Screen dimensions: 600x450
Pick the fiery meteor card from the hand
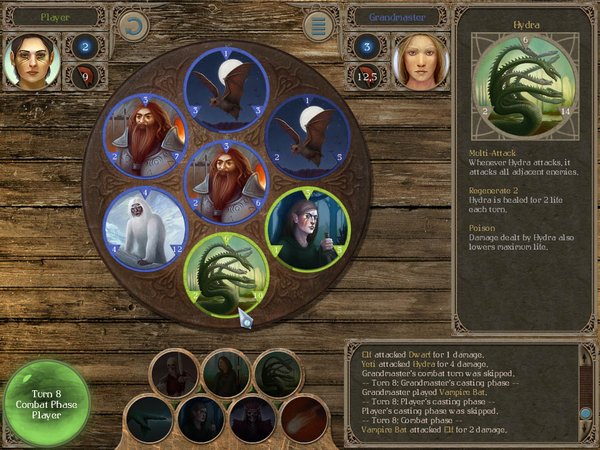pyautogui.click(x=304, y=418)
